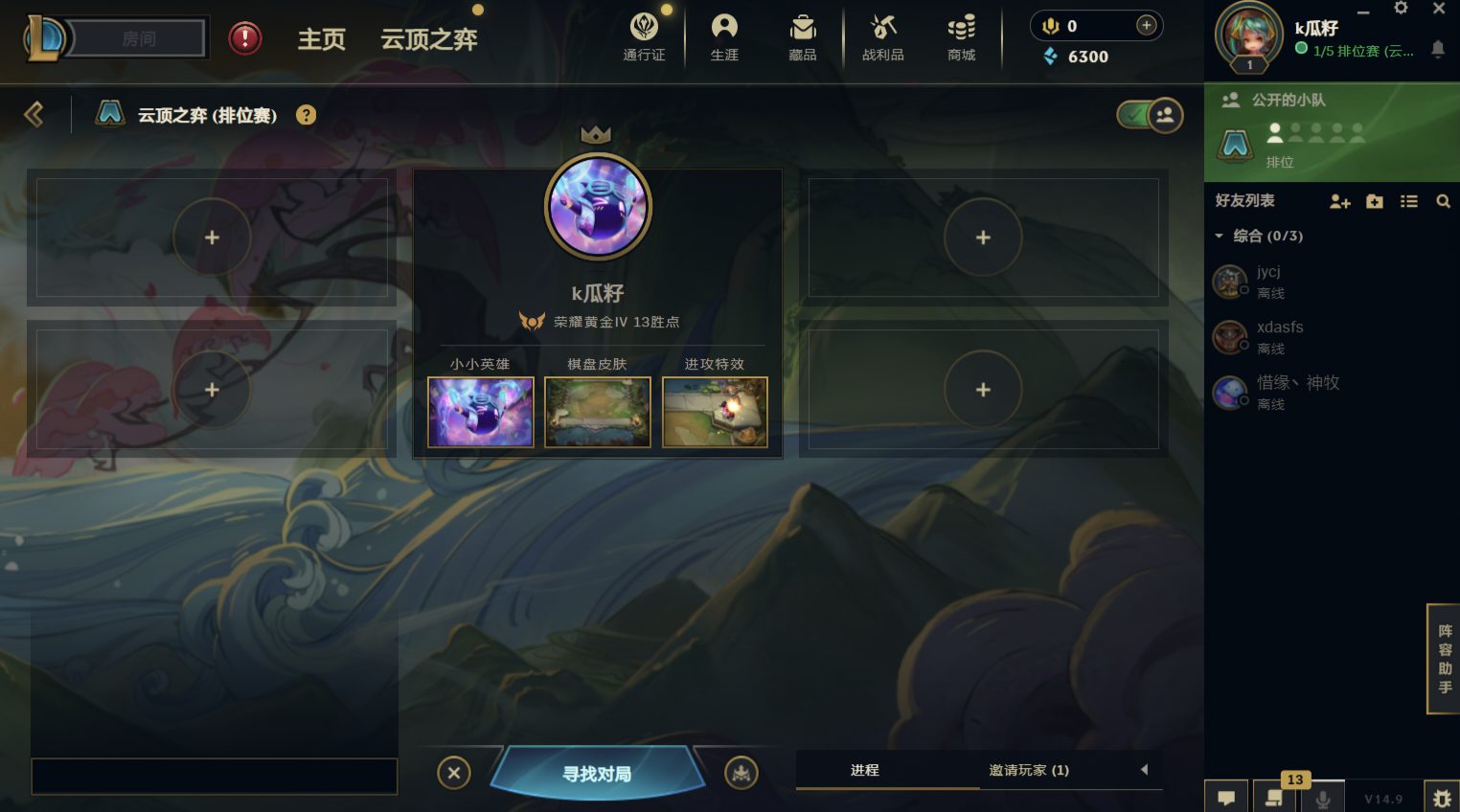Screen dimensions: 1460x812
Task: Collapse the invite panel with the left arrow
Action: click(x=1145, y=770)
